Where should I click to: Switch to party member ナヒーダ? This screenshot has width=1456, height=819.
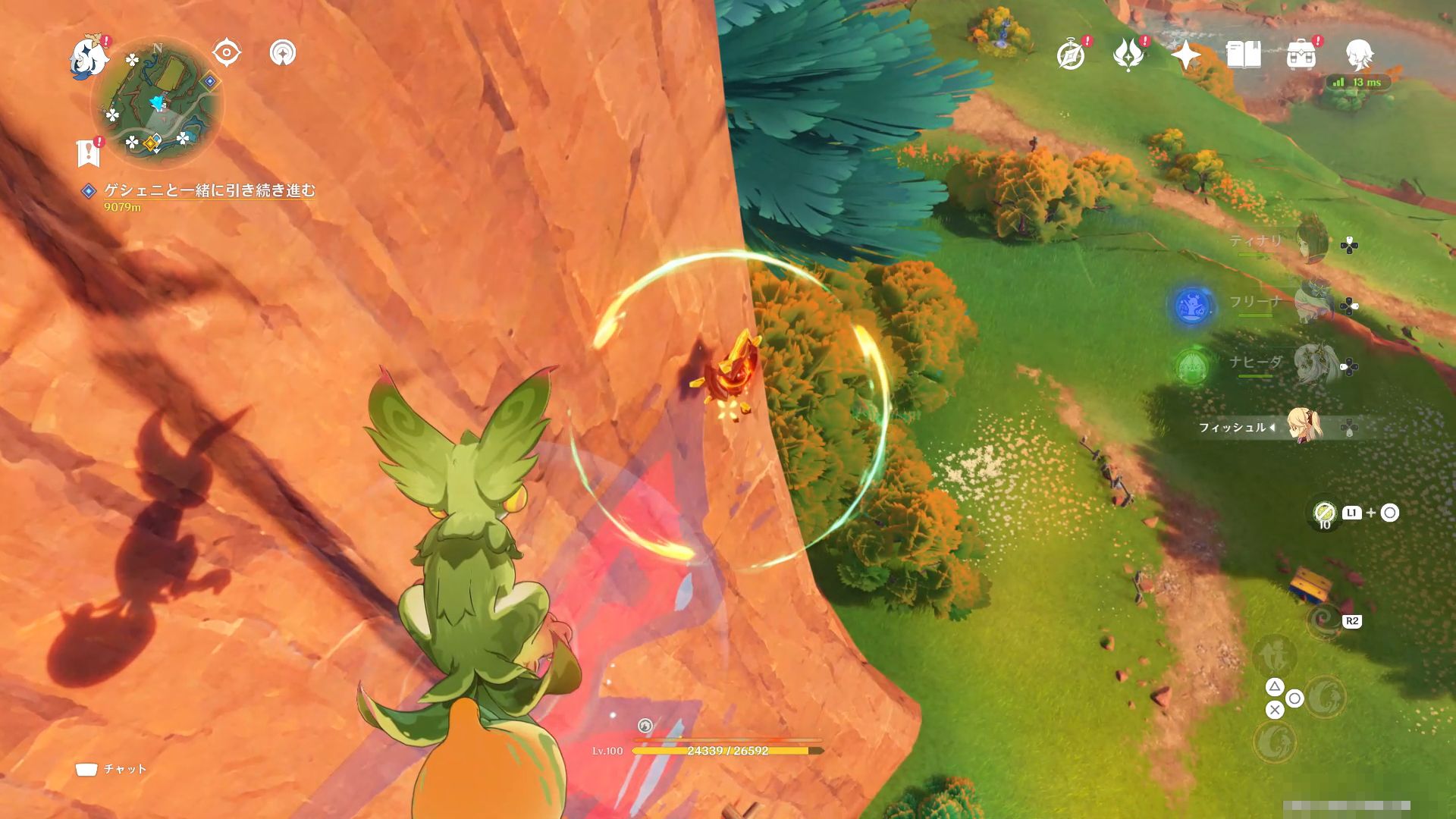pos(1312,362)
